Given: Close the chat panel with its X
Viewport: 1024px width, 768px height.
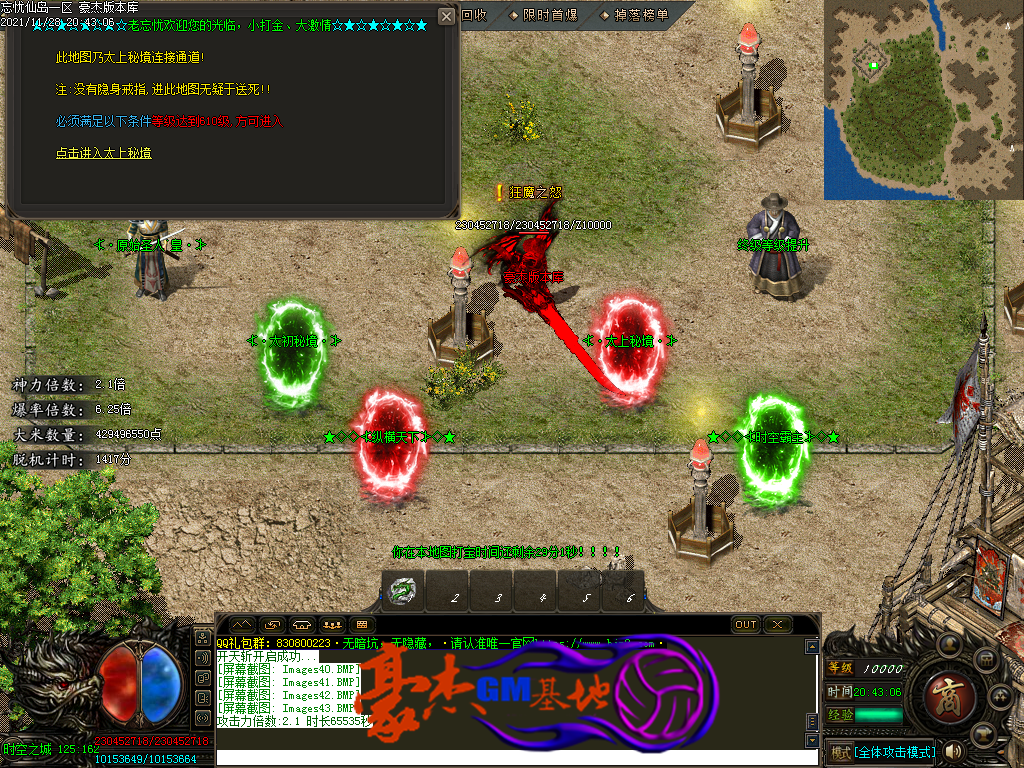Looking at the screenshot, I should [777, 624].
